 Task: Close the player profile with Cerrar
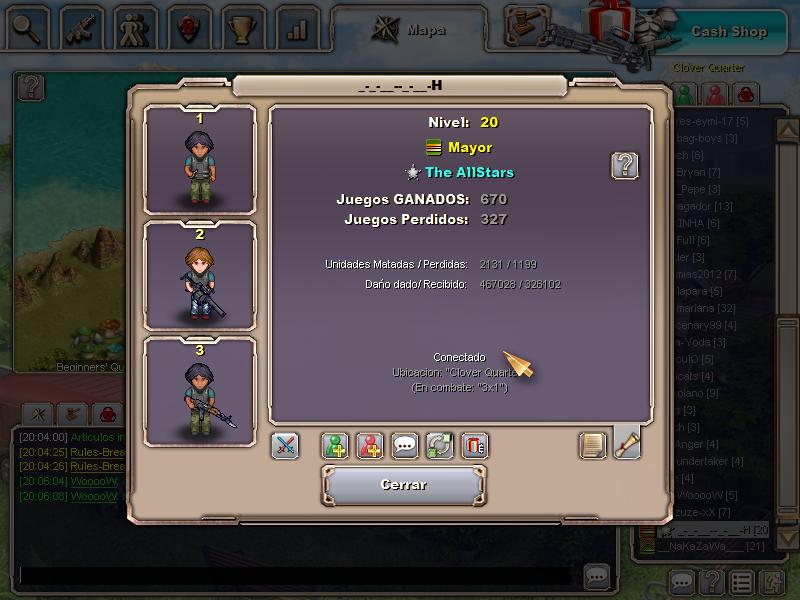(x=404, y=485)
